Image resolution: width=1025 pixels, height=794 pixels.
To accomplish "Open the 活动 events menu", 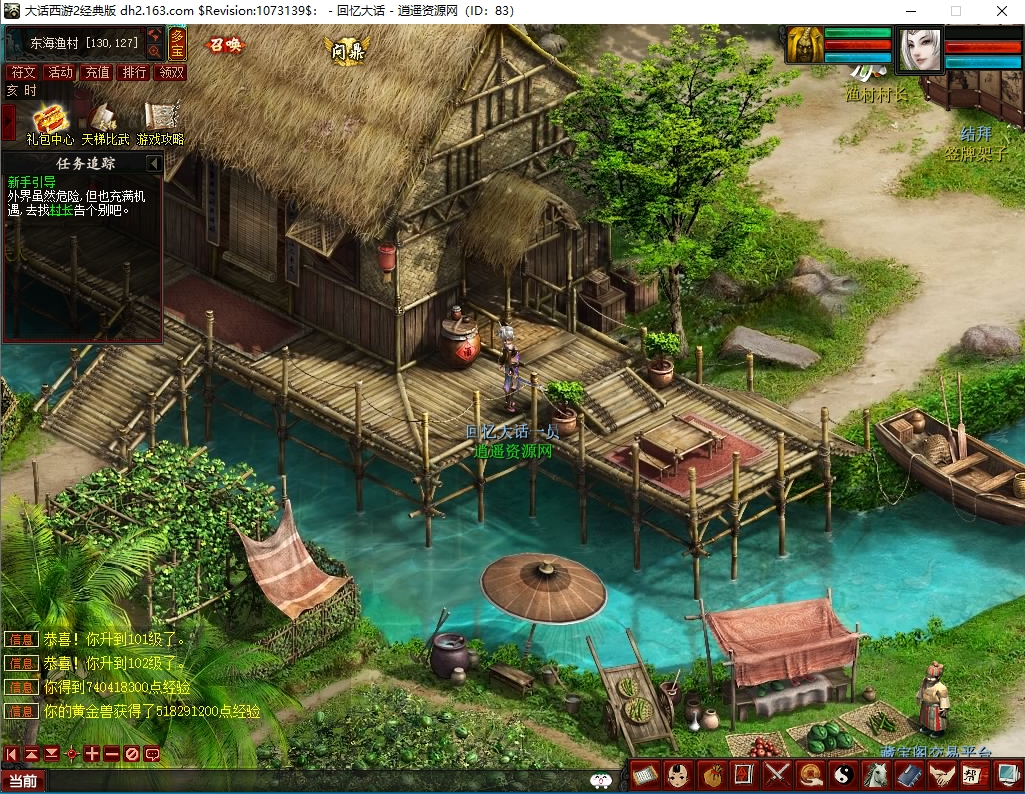I will [x=60, y=72].
